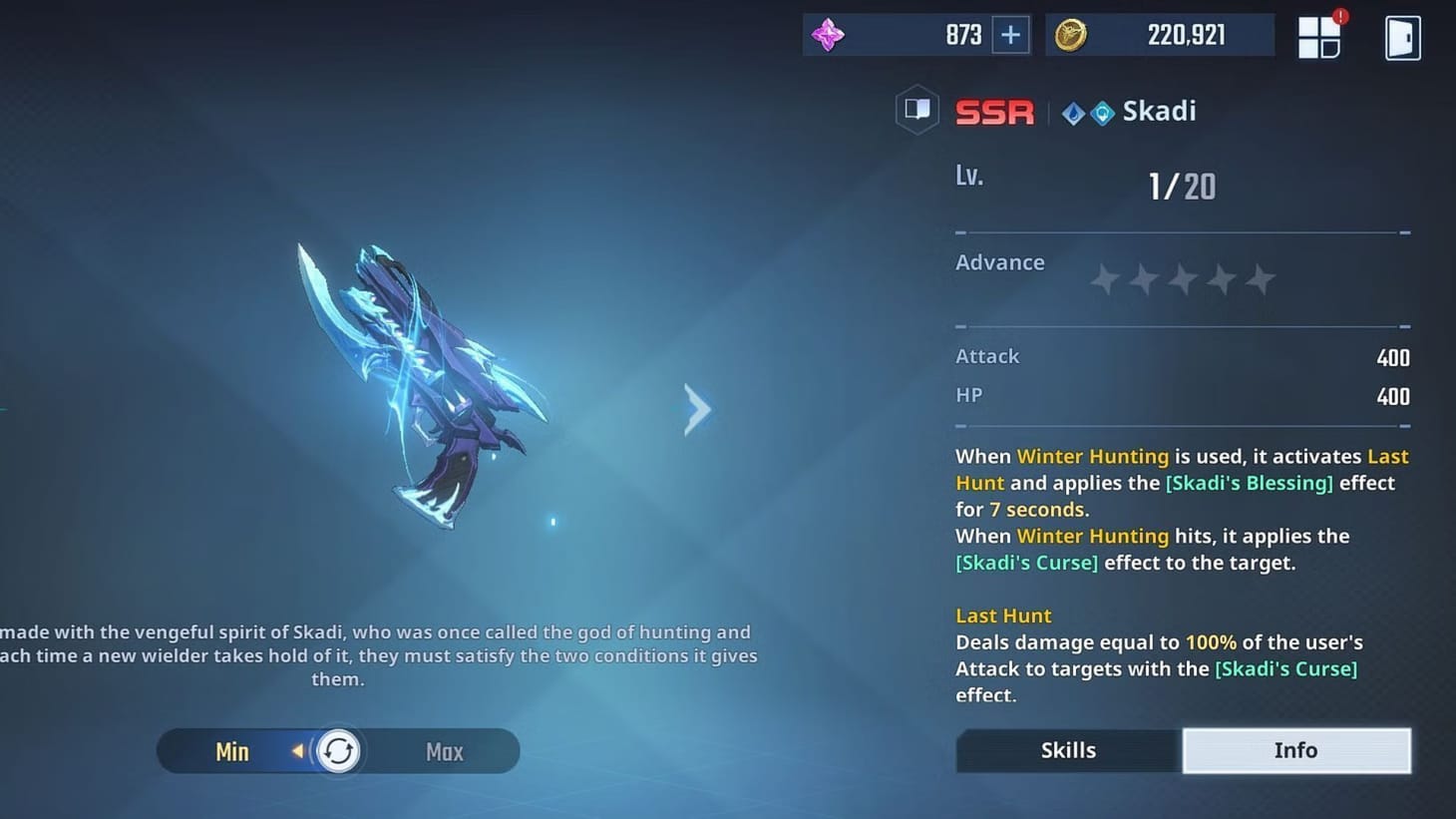1456x819 pixels.
Task: Click the Min-Max preview slider bar
Action: [x=338, y=751]
